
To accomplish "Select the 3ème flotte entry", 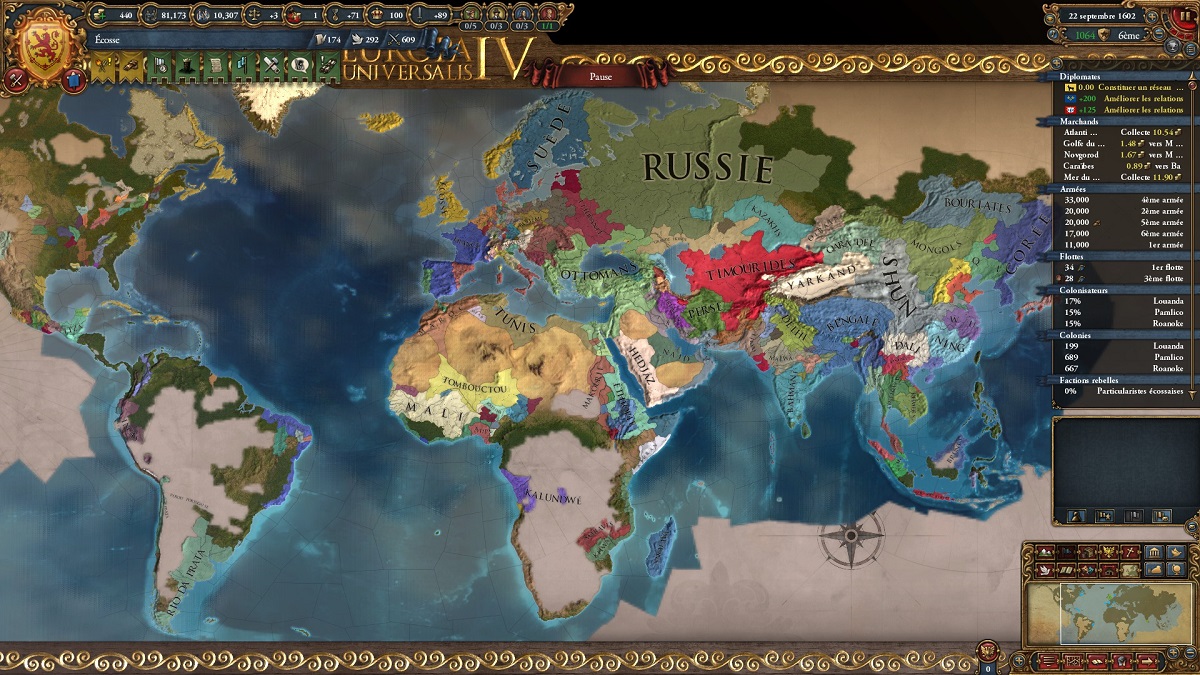I will (x=1120, y=278).
